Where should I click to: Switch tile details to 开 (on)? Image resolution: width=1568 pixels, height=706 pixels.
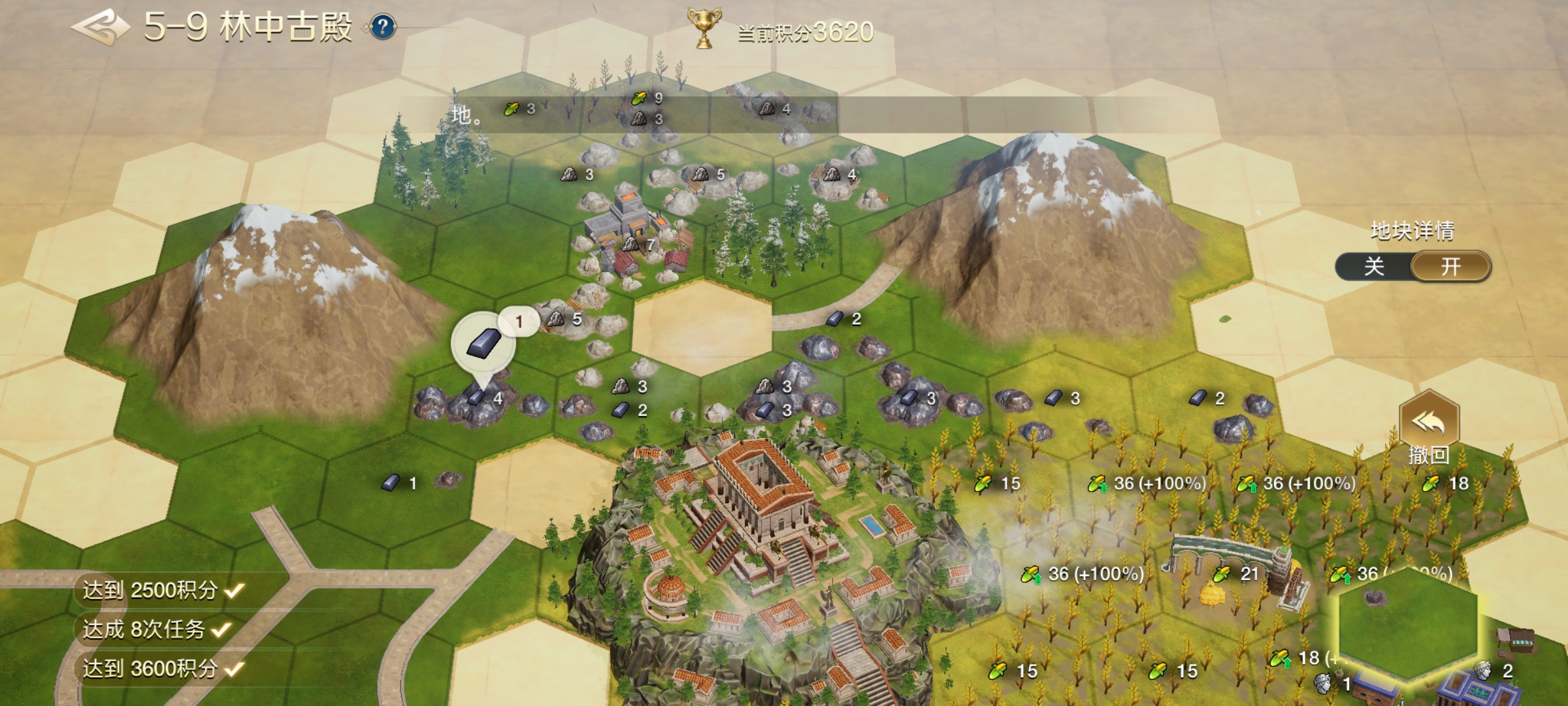tap(1451, 267)
